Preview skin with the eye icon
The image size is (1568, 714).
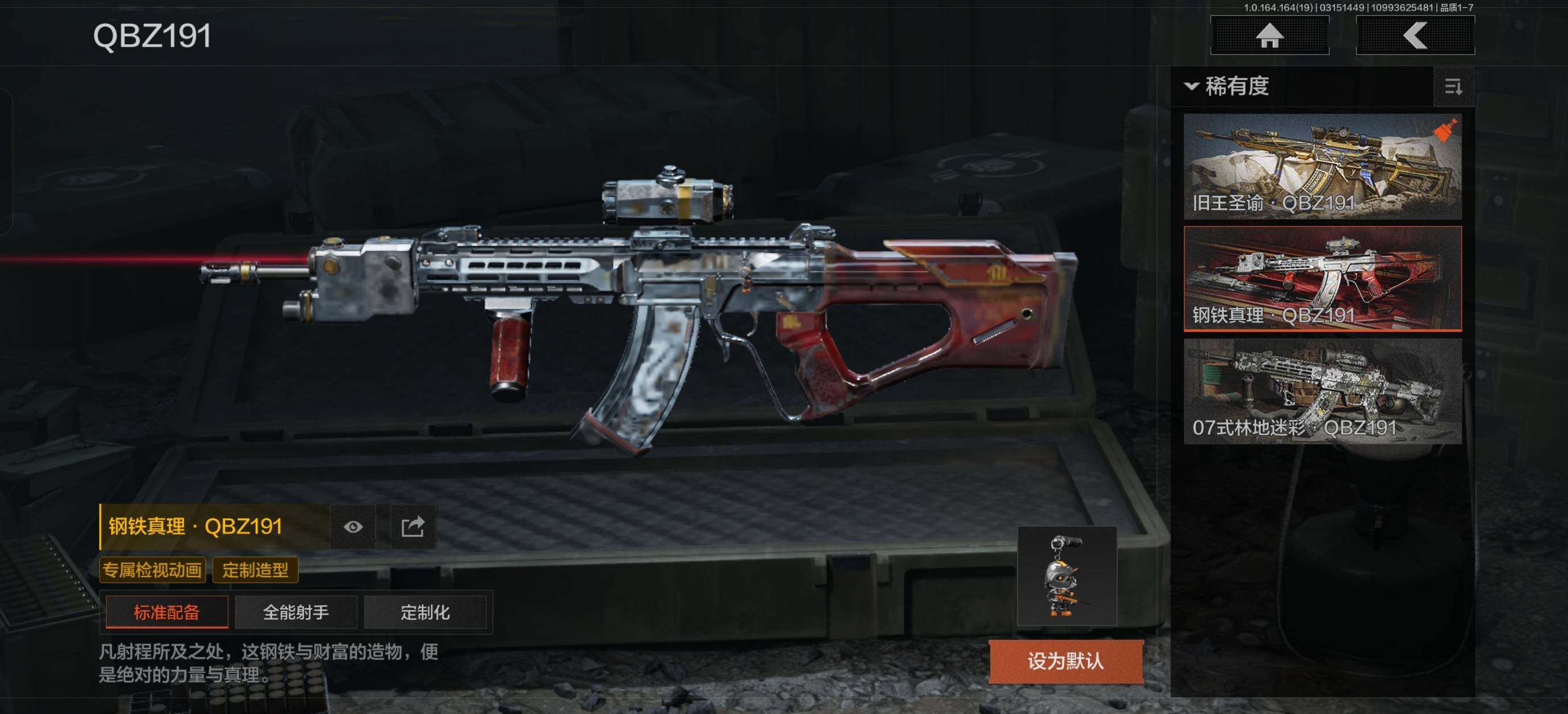[353, 527]
